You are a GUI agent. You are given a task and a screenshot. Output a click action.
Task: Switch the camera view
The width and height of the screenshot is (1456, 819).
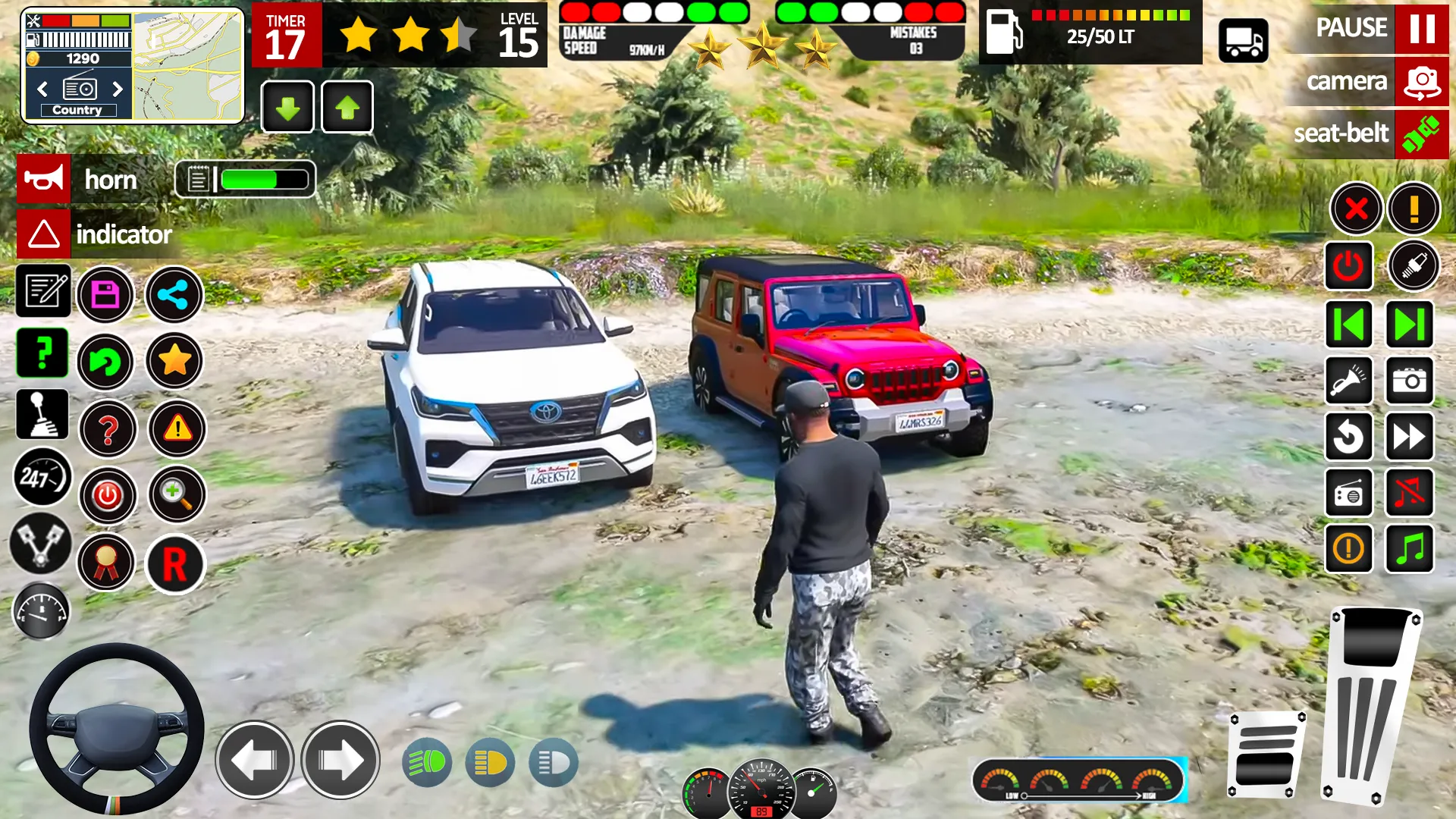tap(1421, 81)
